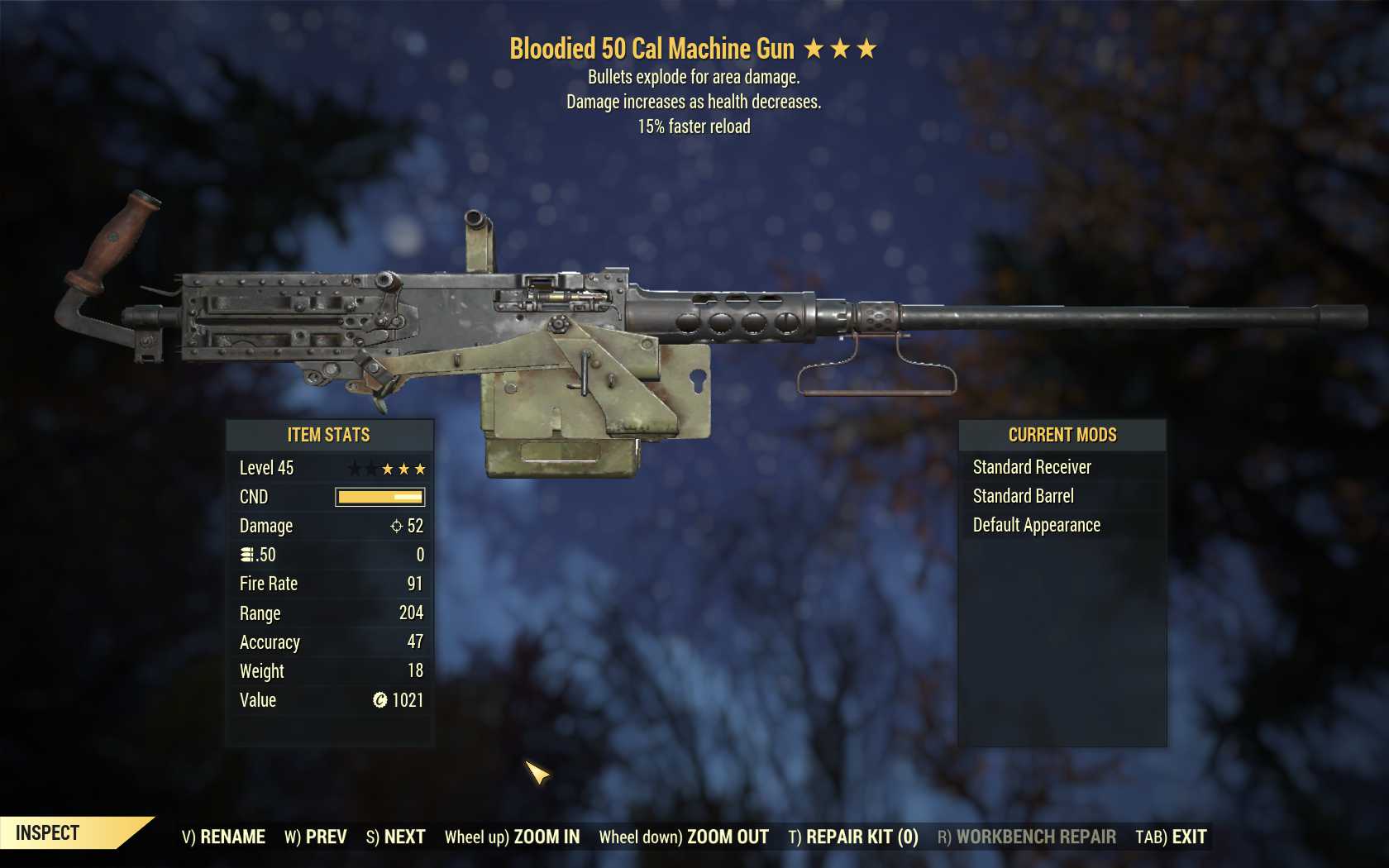Click the RENAME button
Viewport: 1389px width, 868px height.
(x=224, y=837)
